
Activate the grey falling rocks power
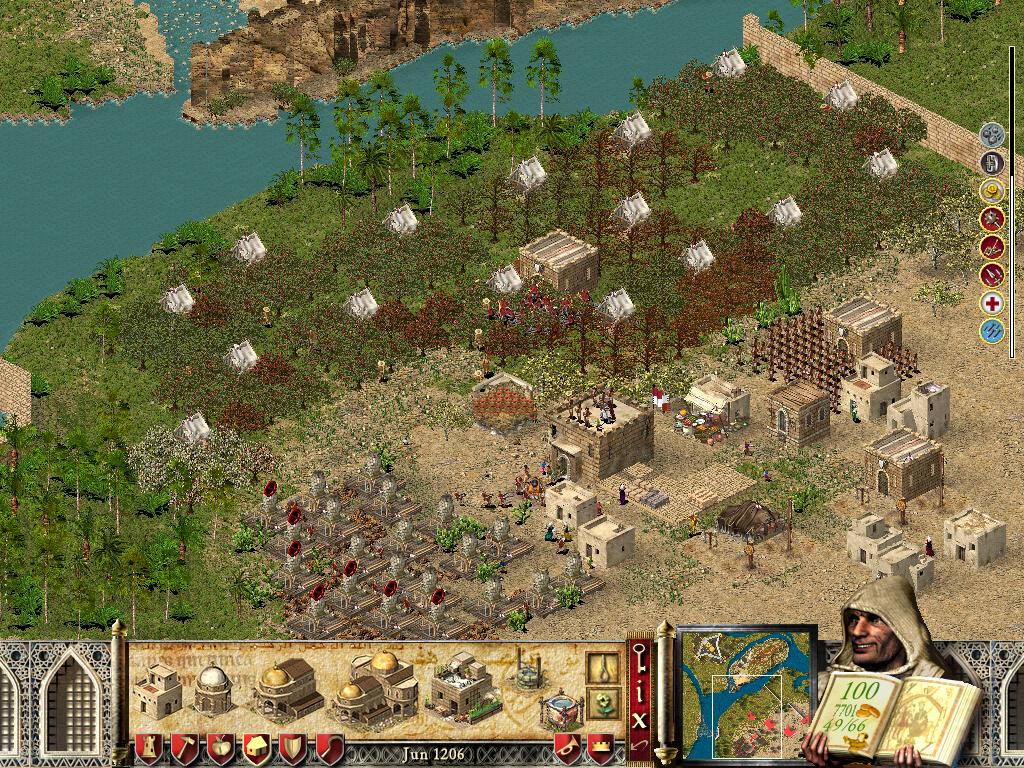tap(991, 133)
